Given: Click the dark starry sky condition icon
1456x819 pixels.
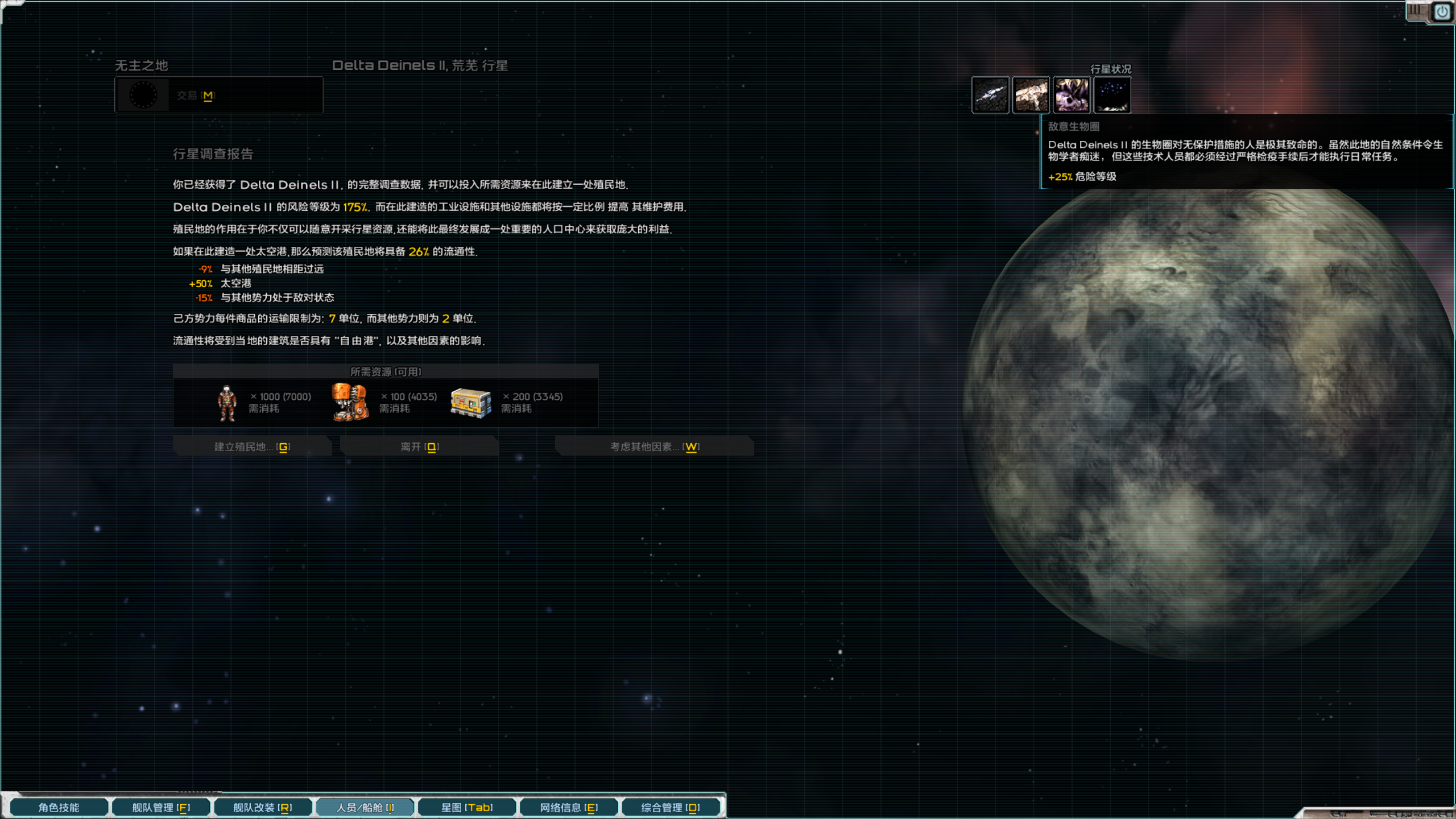Looking at the screenshot, I should pyautogui.click(x=1112, y=95).
